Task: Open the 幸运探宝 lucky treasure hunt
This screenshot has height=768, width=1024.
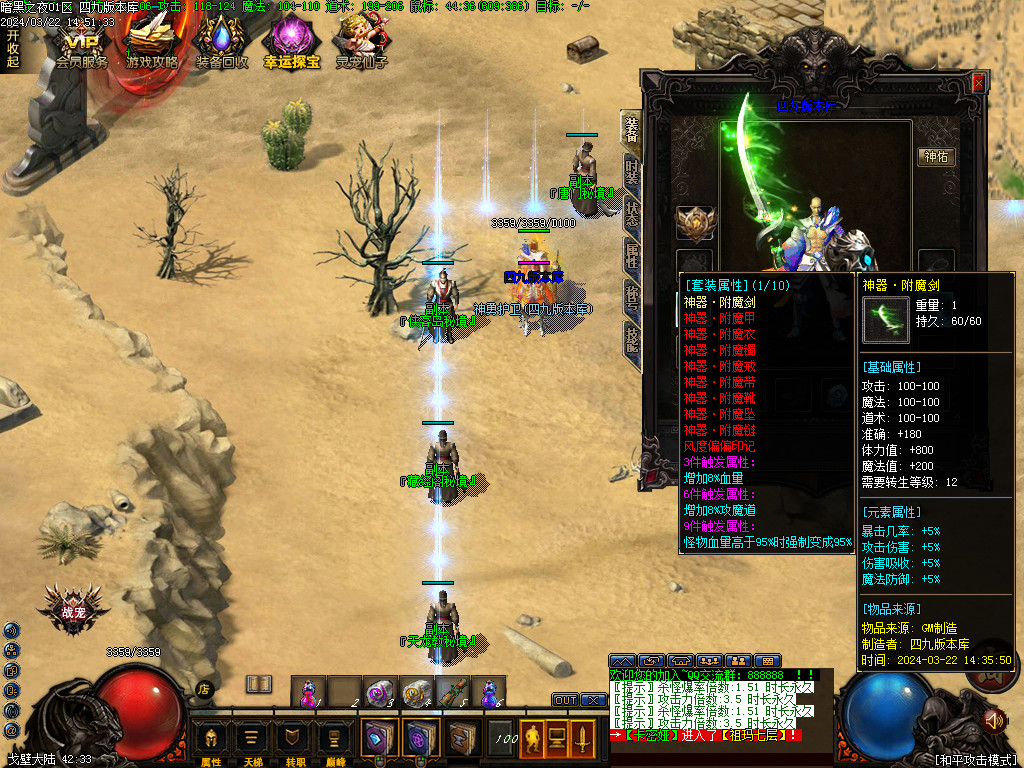Action: 291,45
